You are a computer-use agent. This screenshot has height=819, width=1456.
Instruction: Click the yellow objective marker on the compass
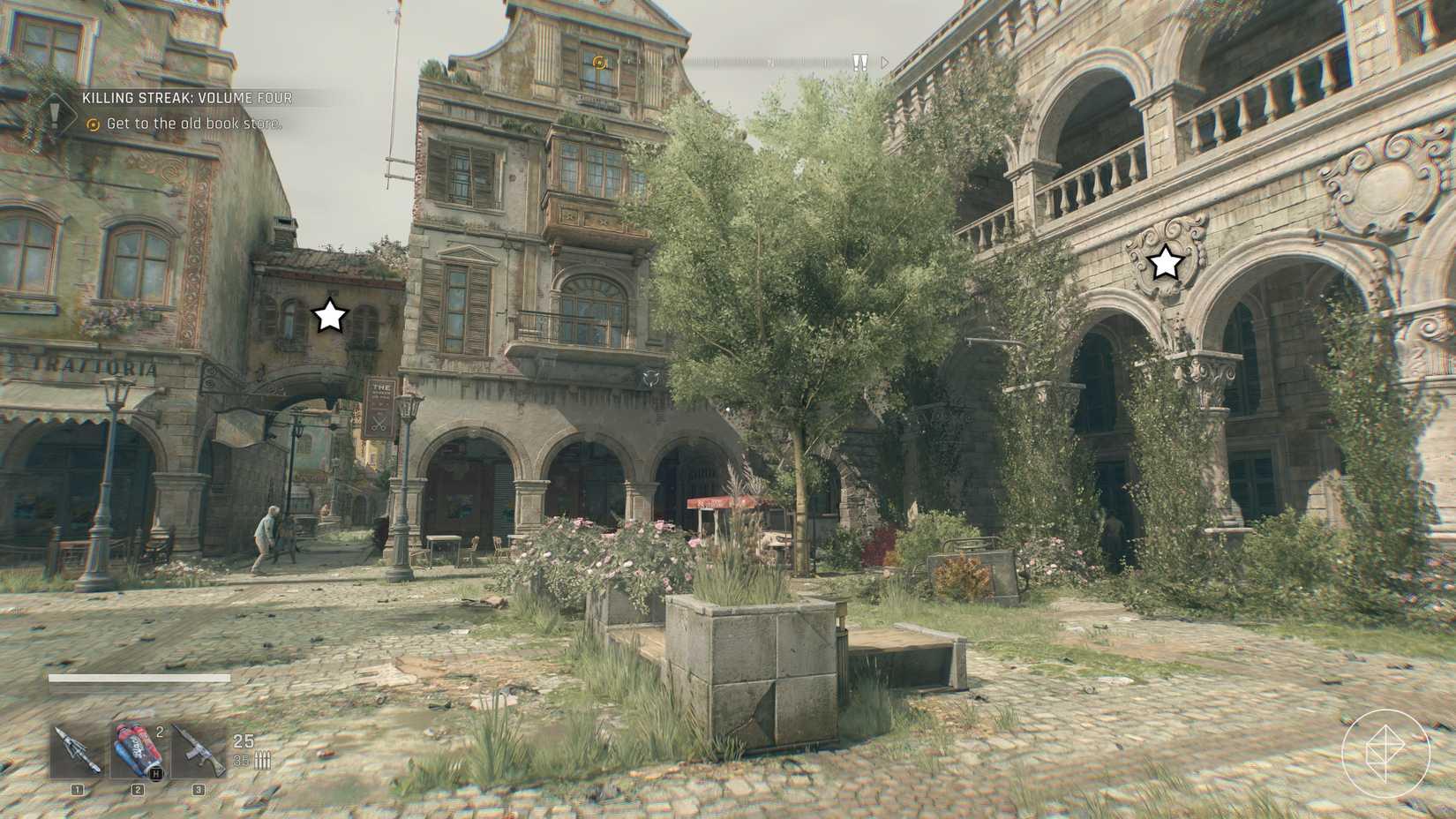599,61
